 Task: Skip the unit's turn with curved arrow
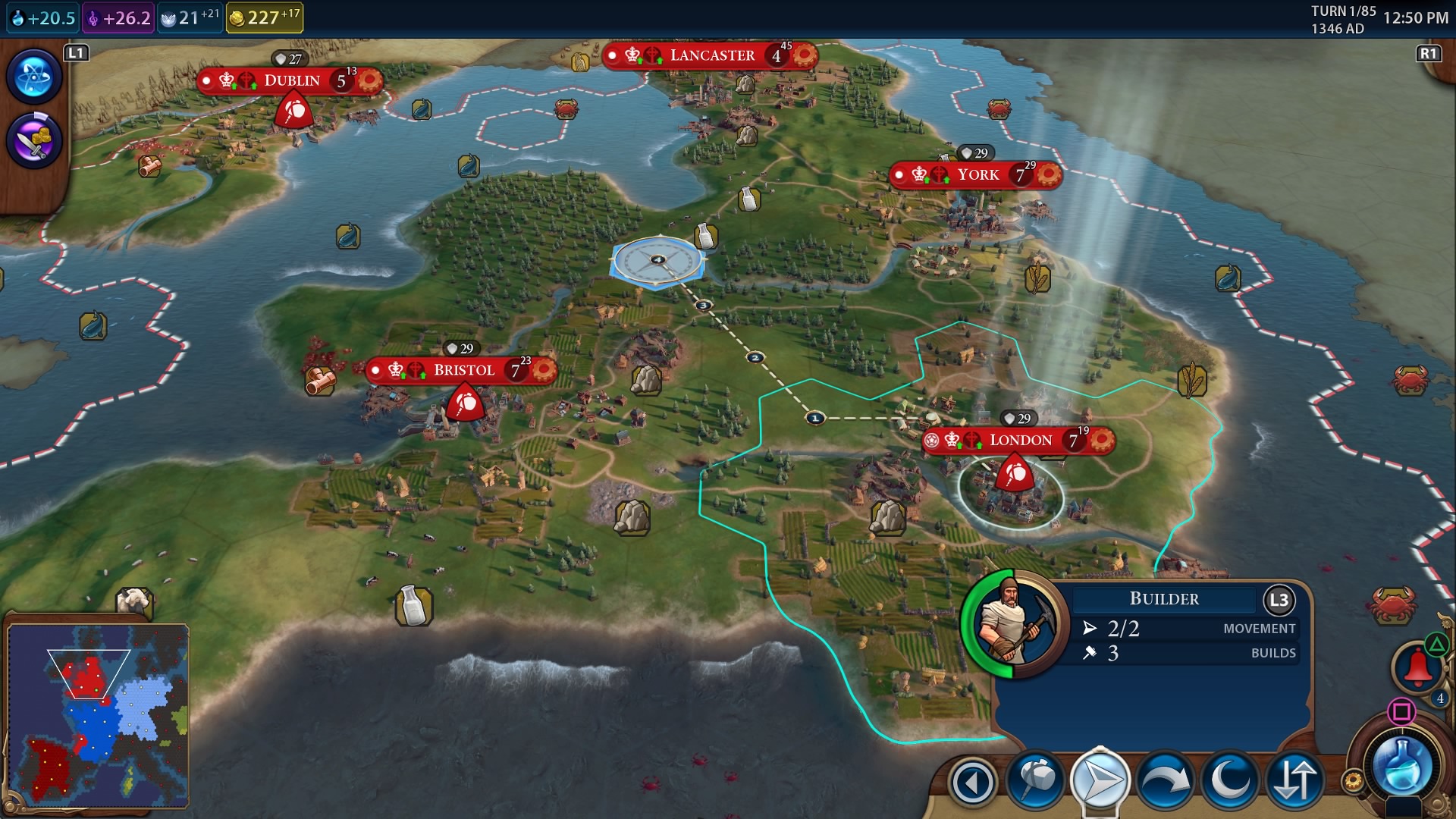[x=1164, y=780]
